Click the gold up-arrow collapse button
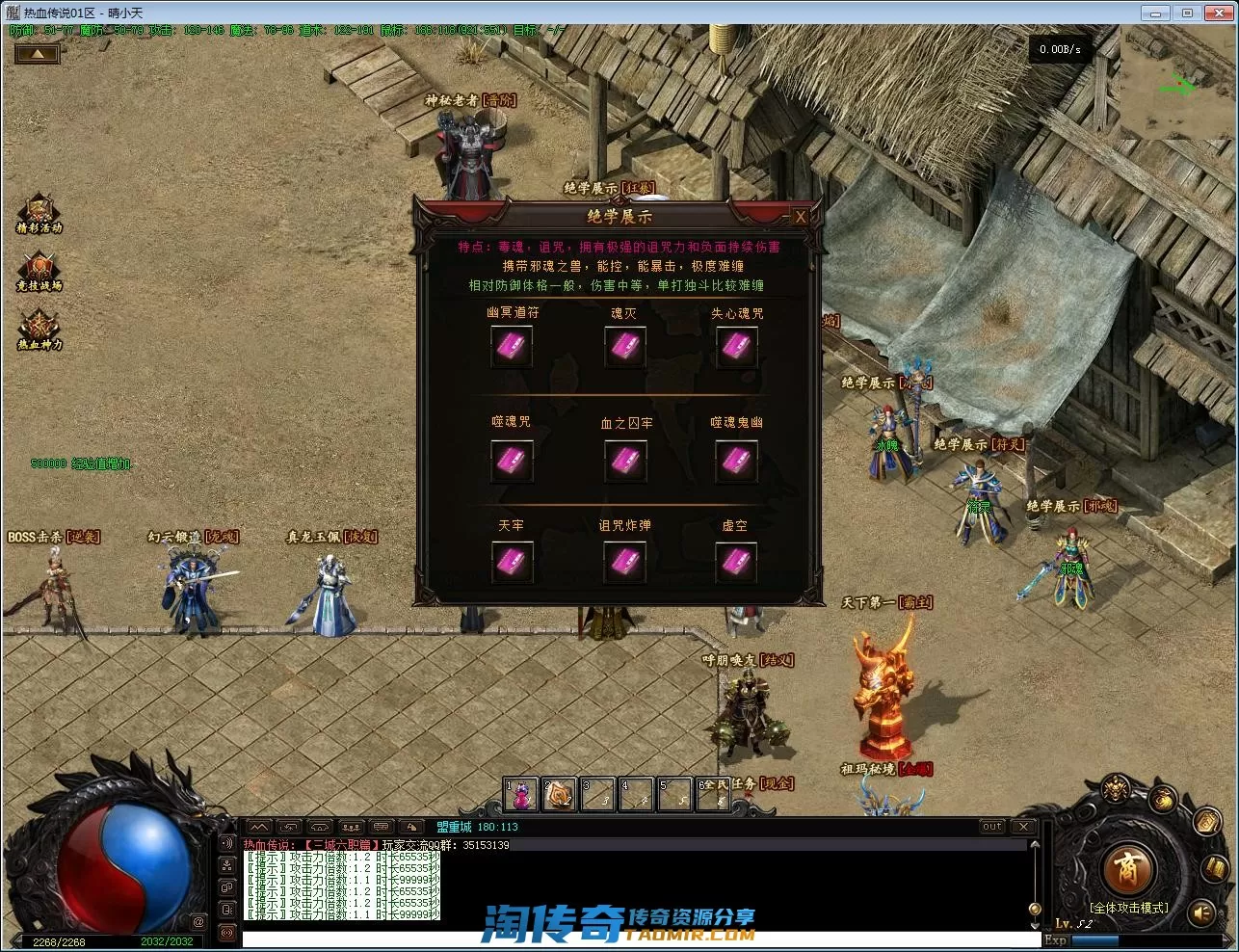The width and height of the screenshot is (1239, 952). tap(37, 54)
